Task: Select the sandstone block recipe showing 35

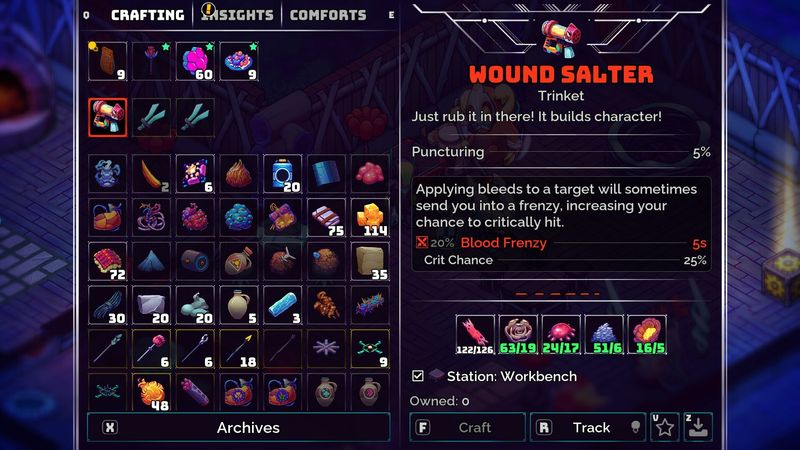Action: click(371, 261)
